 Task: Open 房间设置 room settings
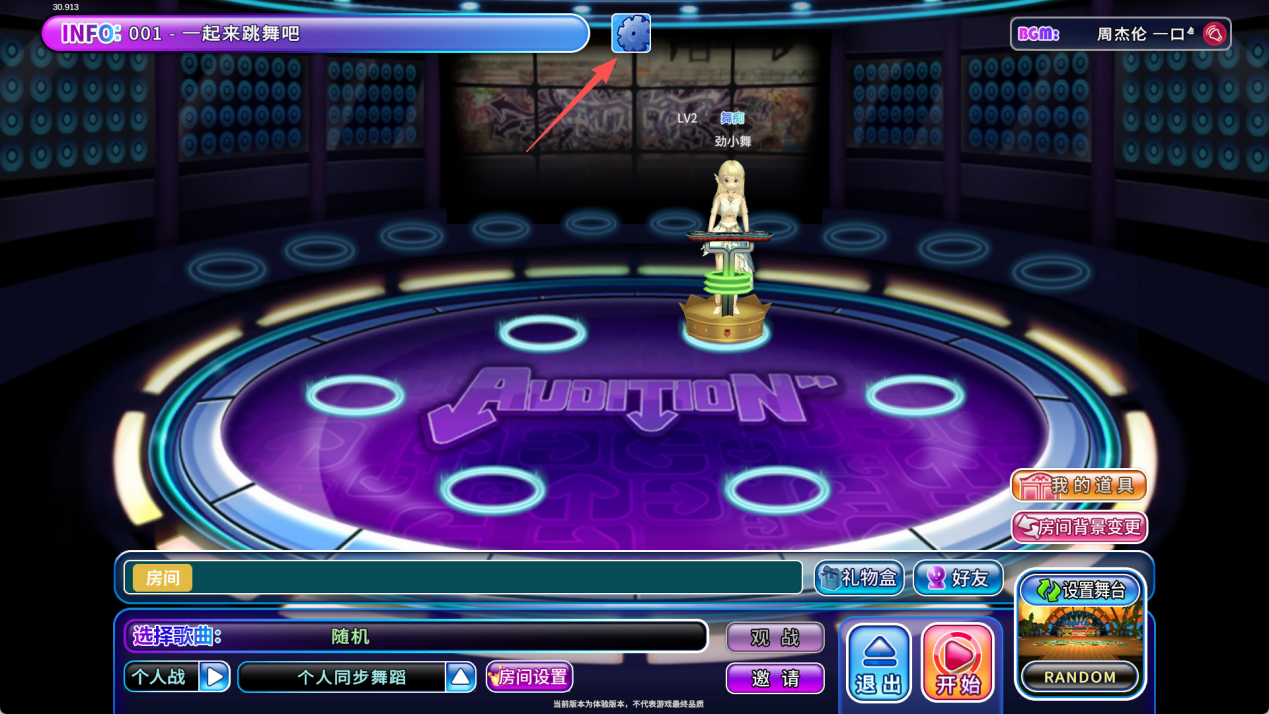click(530, 677)
